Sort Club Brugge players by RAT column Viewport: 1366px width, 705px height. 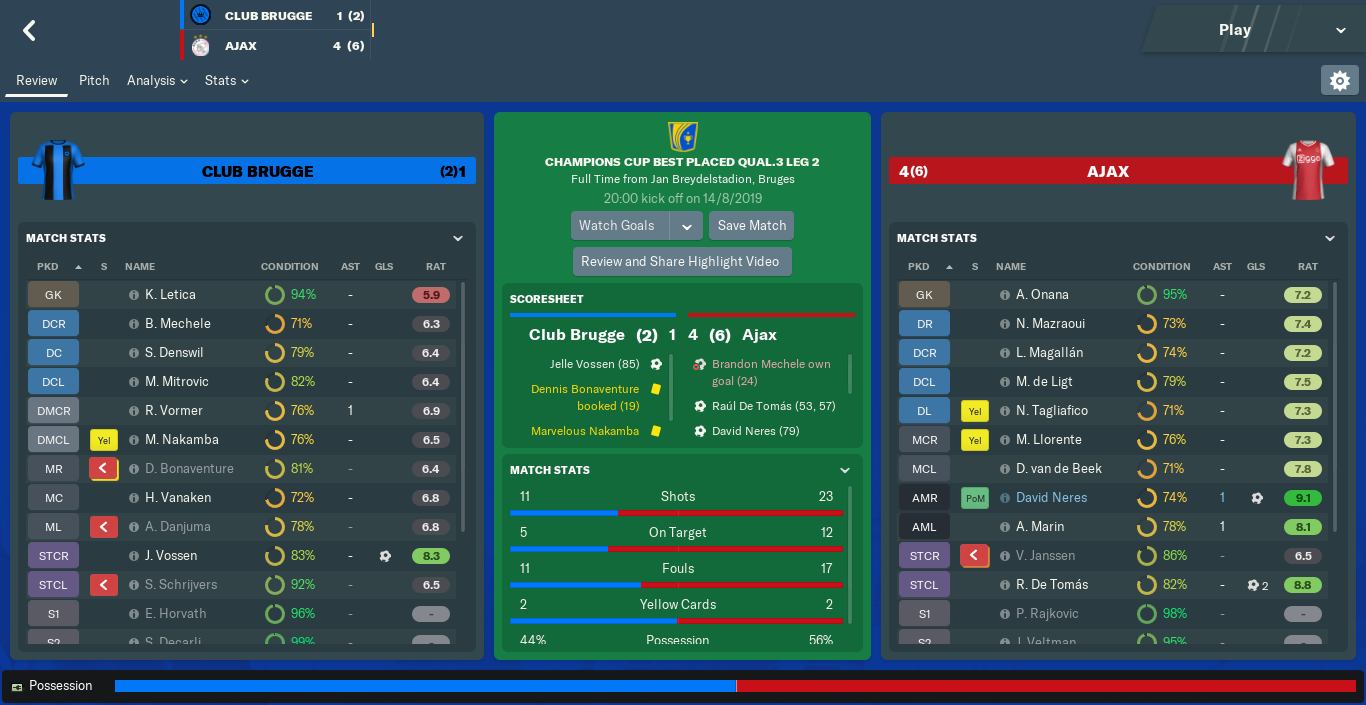click(435, 267)
